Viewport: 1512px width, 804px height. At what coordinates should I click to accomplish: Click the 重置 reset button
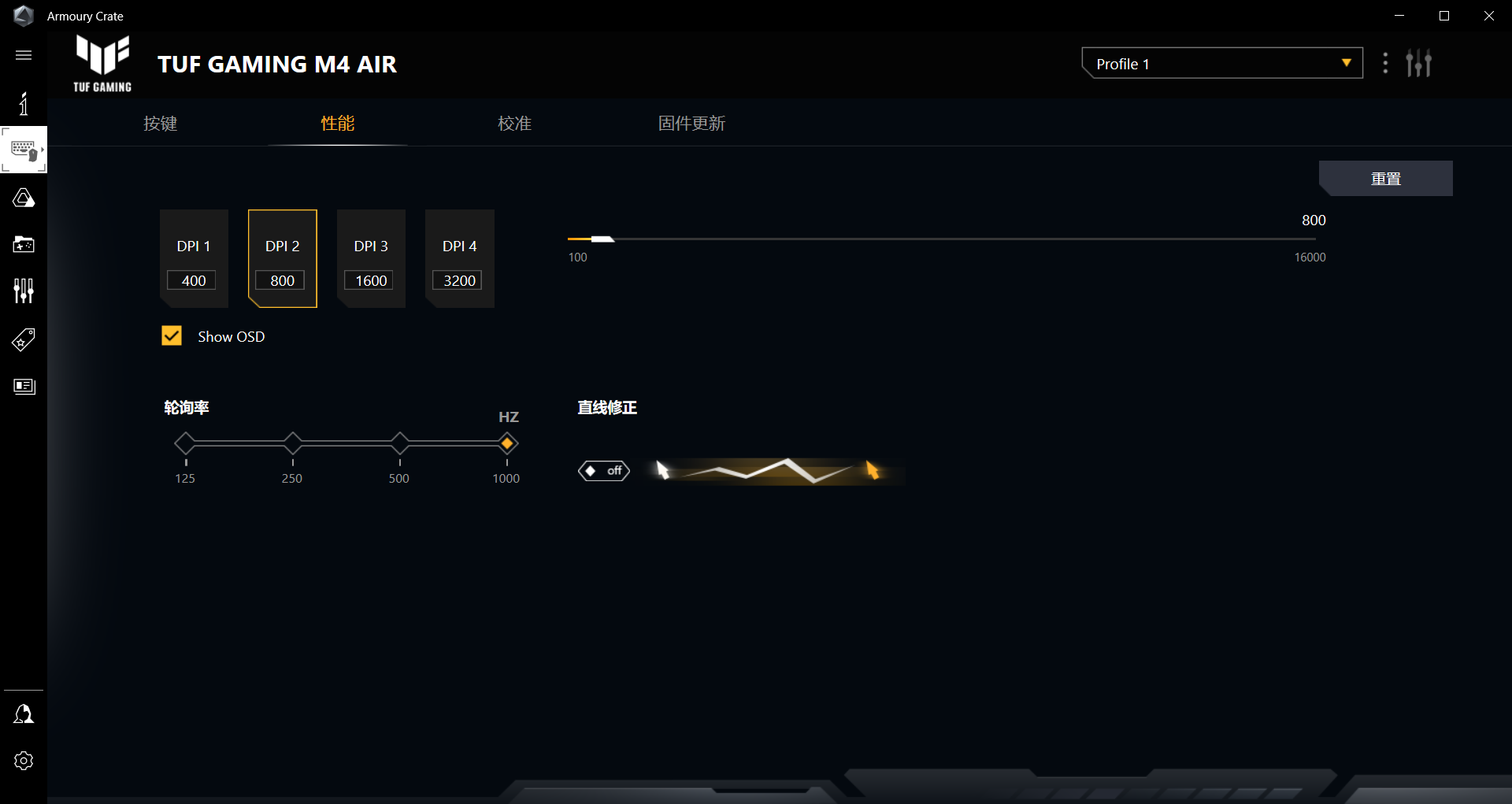pos(1386,178)
